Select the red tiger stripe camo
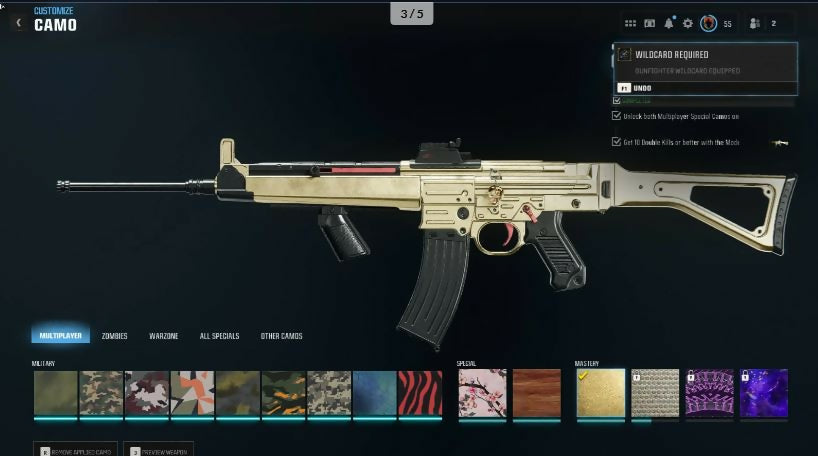This screenshot has height=456, width=818. 420,393
